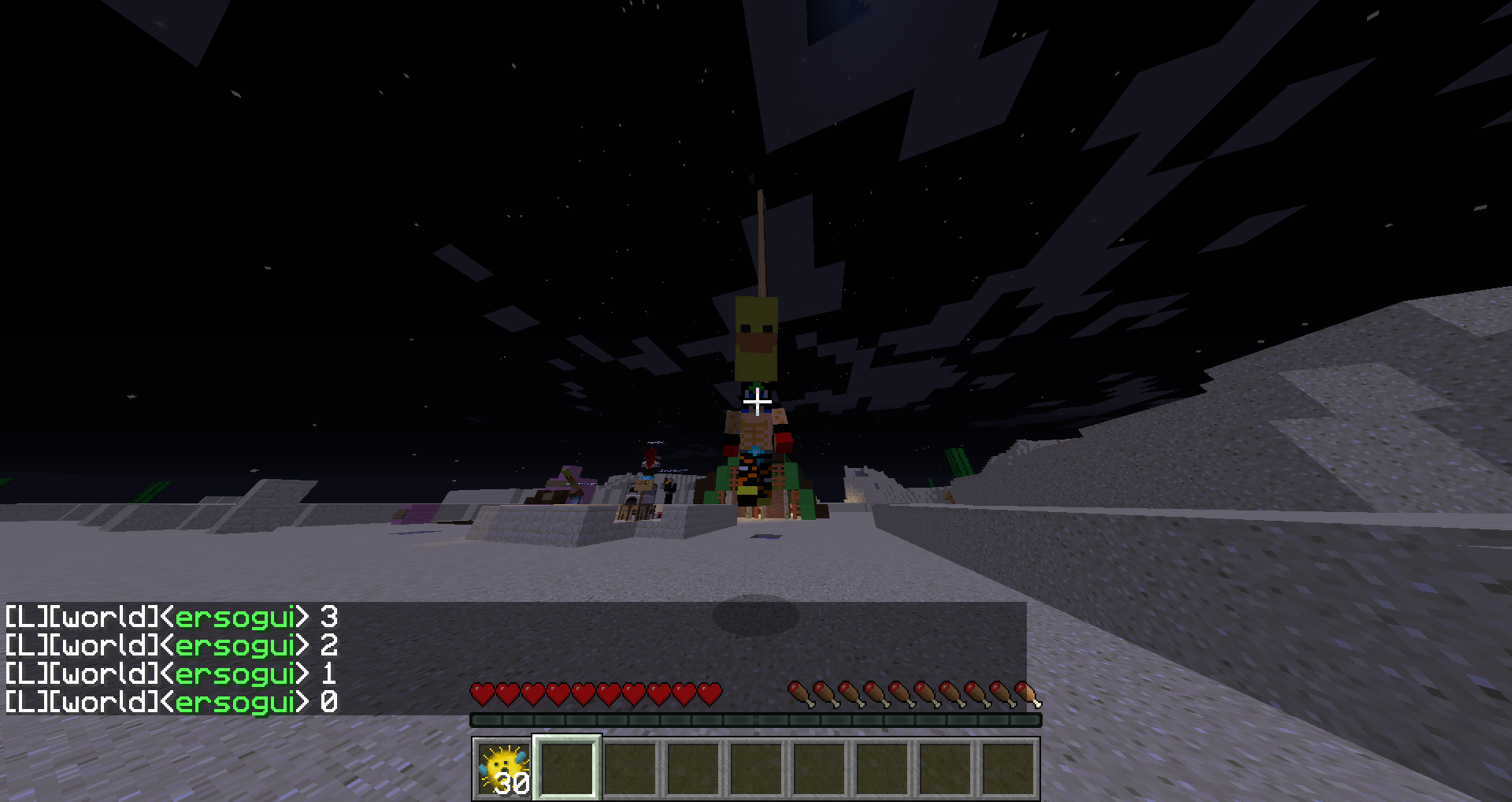Click the highlighted empty hotbar slot
This screenshot has width=1512, height=802.
pyautogui.click(x=567, y=768)
